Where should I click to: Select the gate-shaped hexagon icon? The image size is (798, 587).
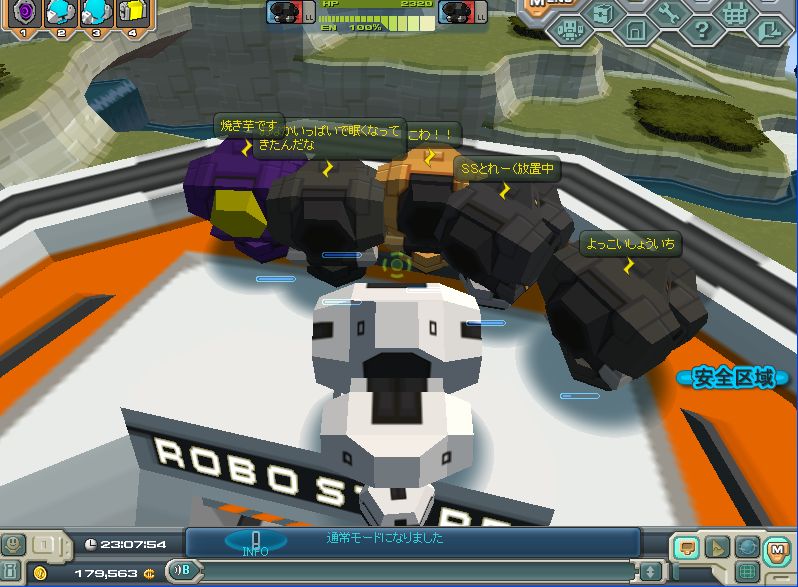636,31
